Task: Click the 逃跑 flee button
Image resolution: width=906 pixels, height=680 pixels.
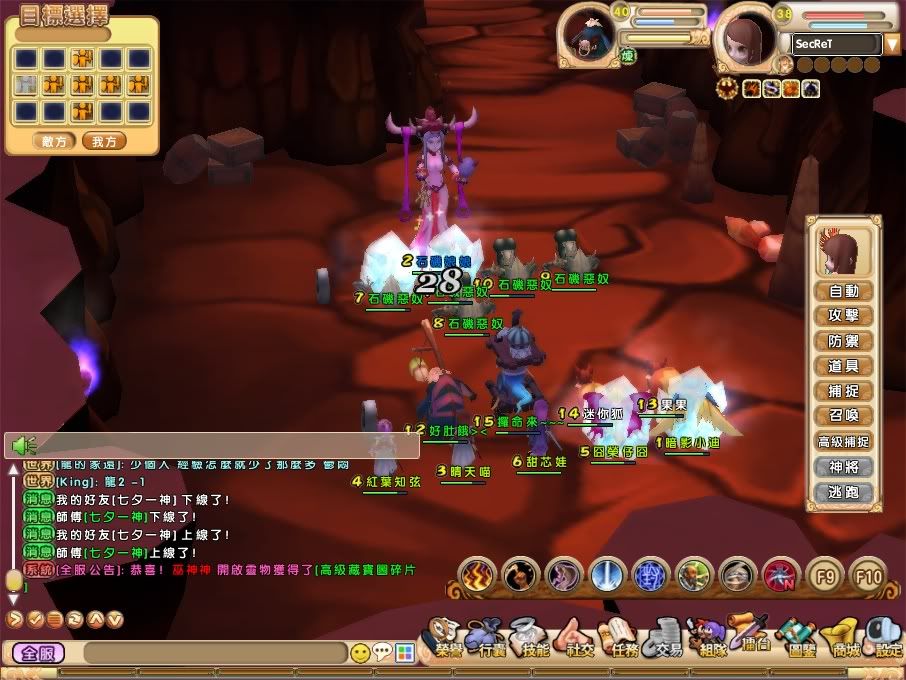Action: pos(844,492)
